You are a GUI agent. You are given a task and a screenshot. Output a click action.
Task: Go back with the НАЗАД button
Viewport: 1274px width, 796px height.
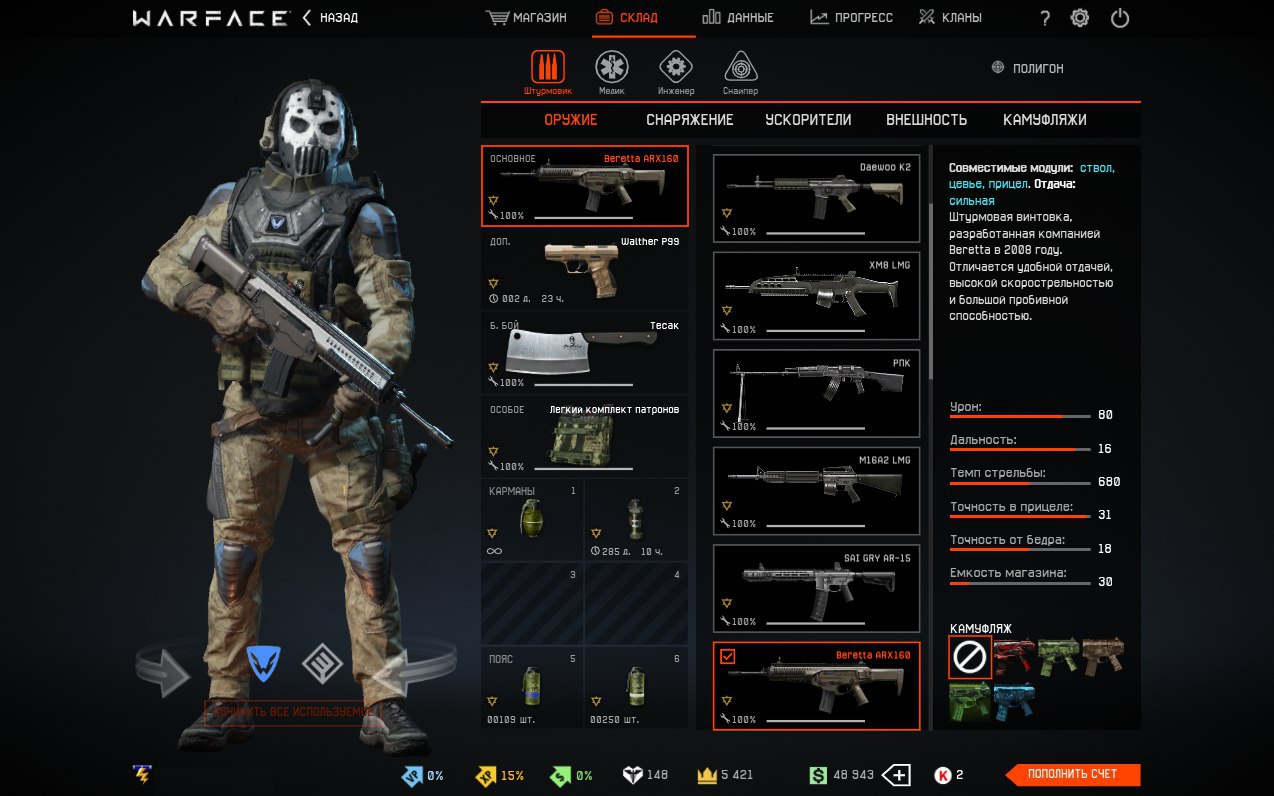tap(330, 18)
